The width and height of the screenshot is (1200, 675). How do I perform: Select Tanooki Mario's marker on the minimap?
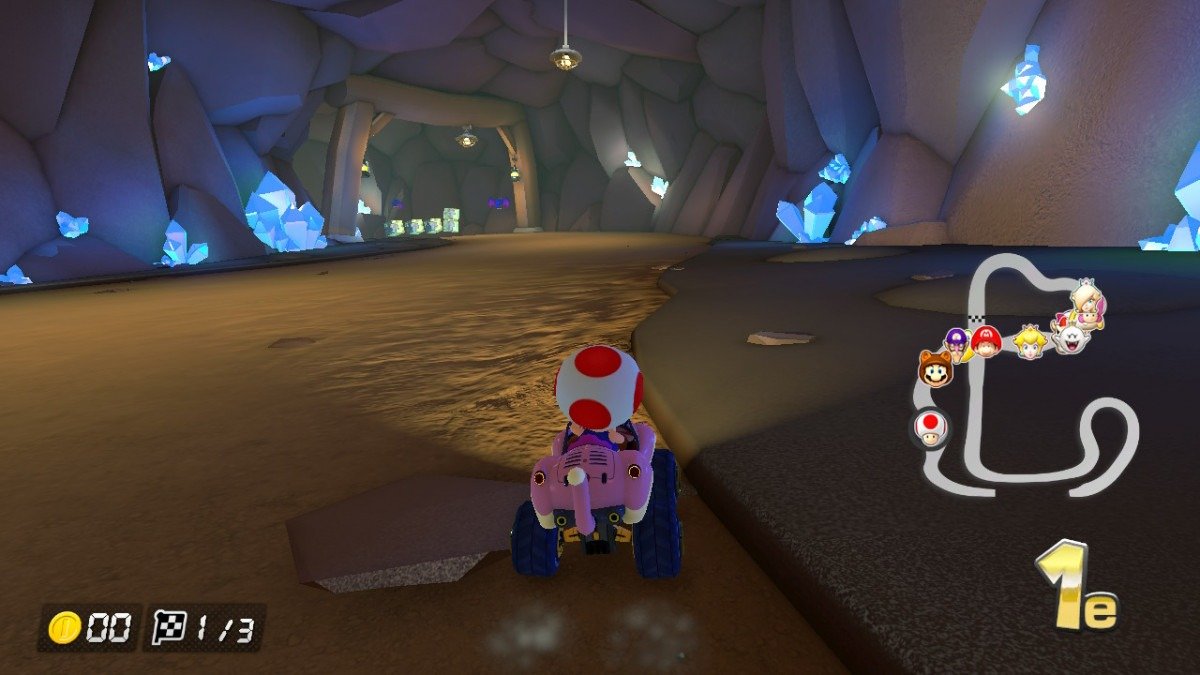936,370
